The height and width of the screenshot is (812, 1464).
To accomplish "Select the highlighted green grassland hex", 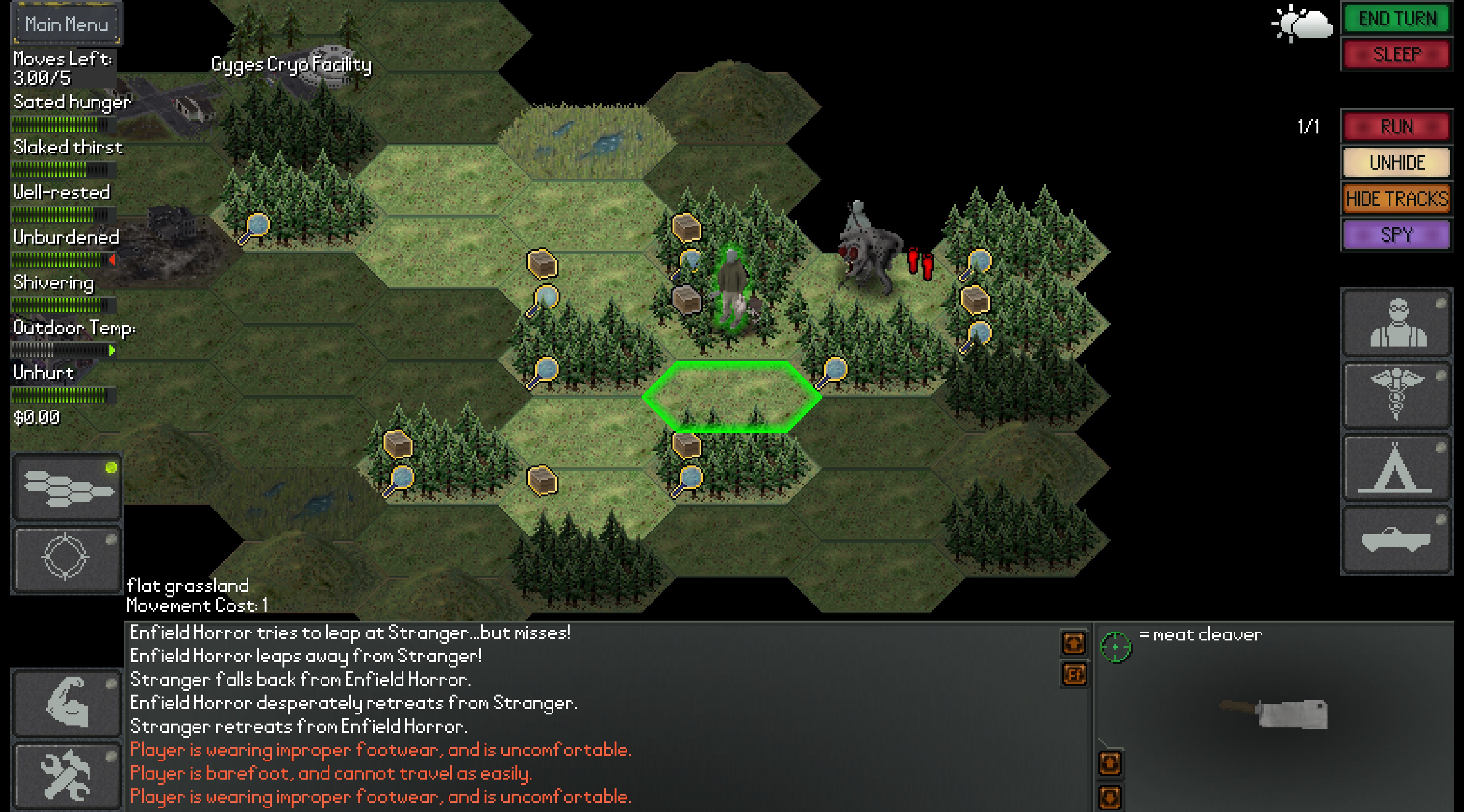I will 732,396.
